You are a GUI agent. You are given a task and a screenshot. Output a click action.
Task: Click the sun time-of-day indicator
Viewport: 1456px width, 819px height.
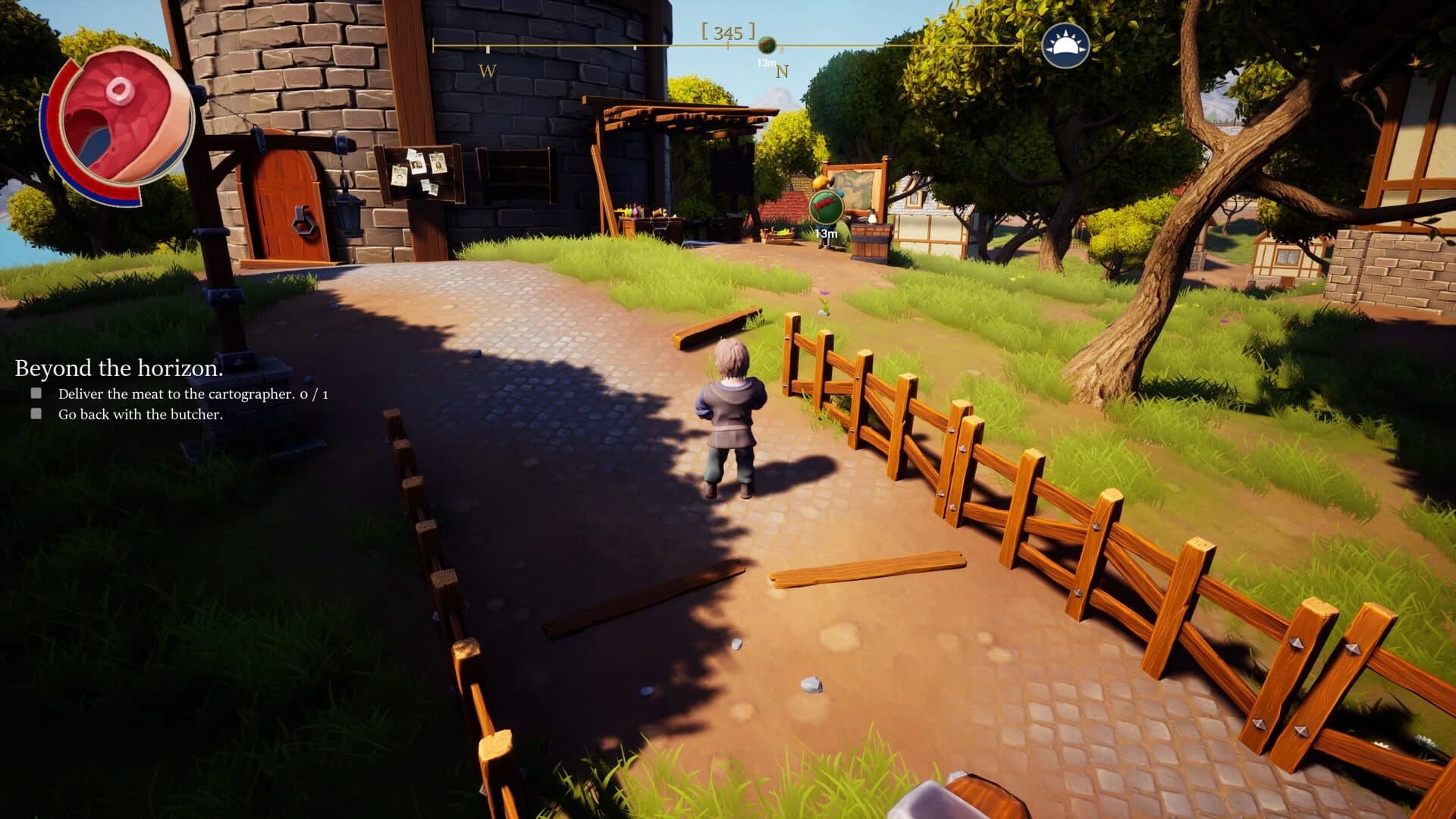point(1065,45)
